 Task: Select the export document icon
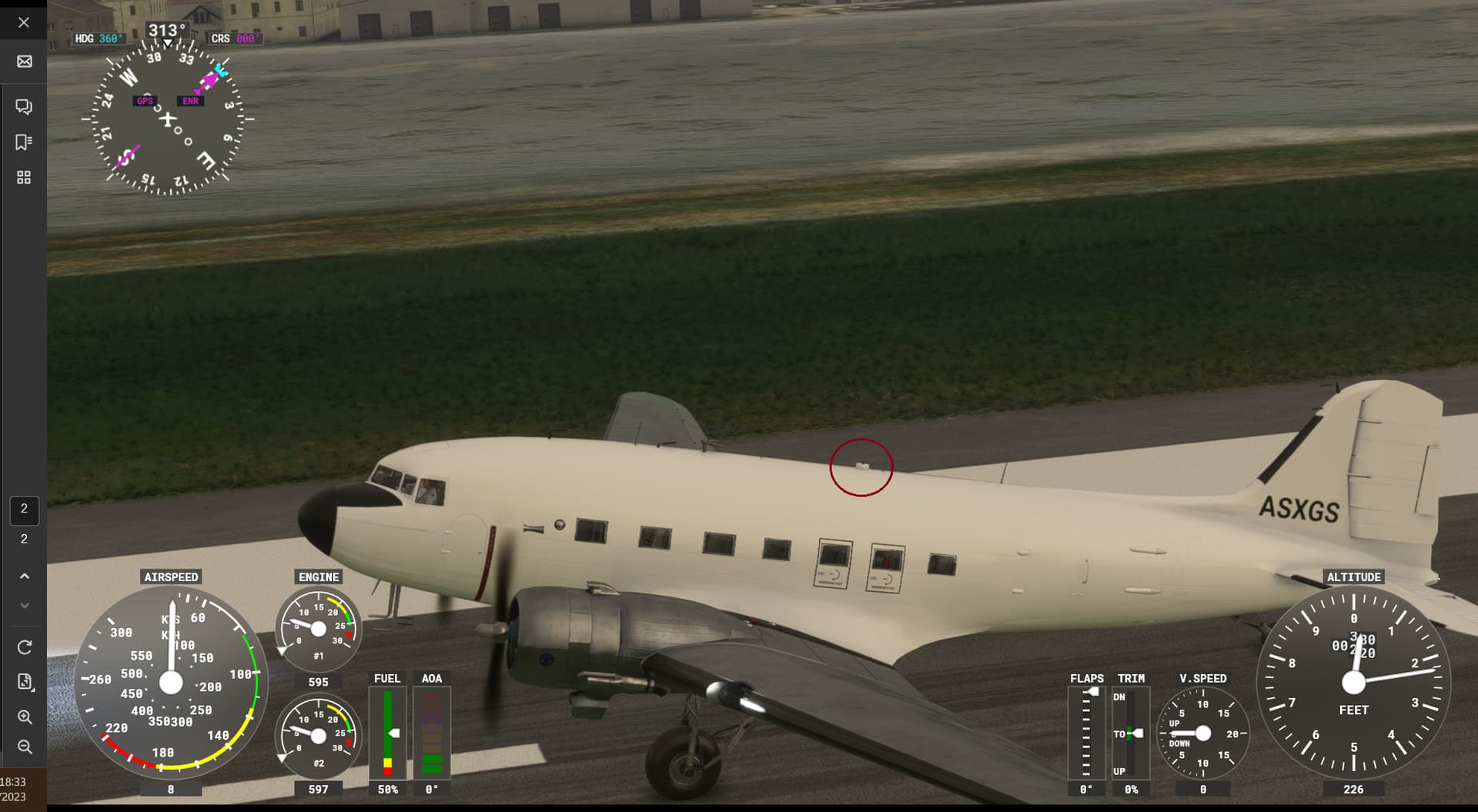click(x=24, y=682)
